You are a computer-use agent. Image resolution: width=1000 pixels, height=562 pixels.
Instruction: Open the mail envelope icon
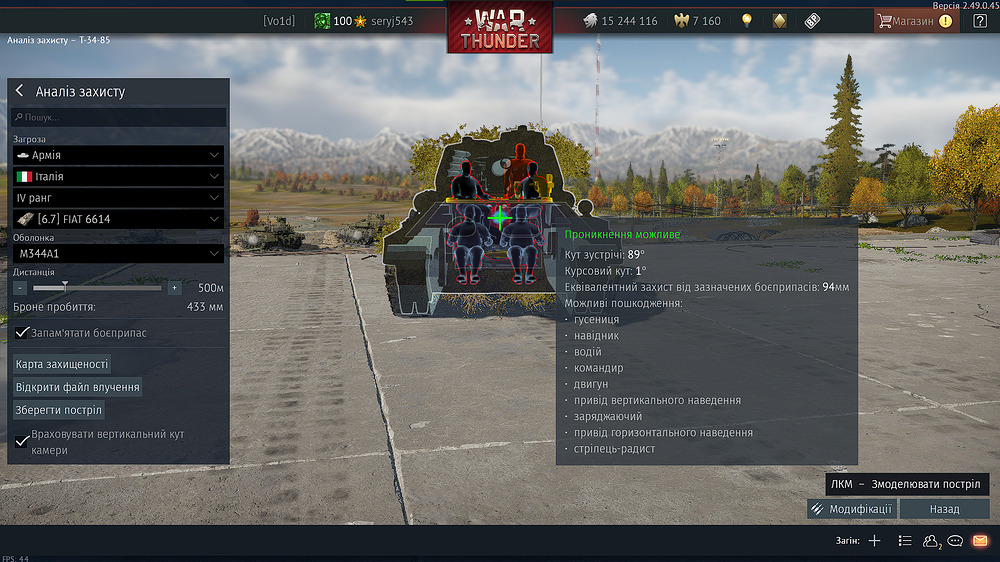pos(980,541)
